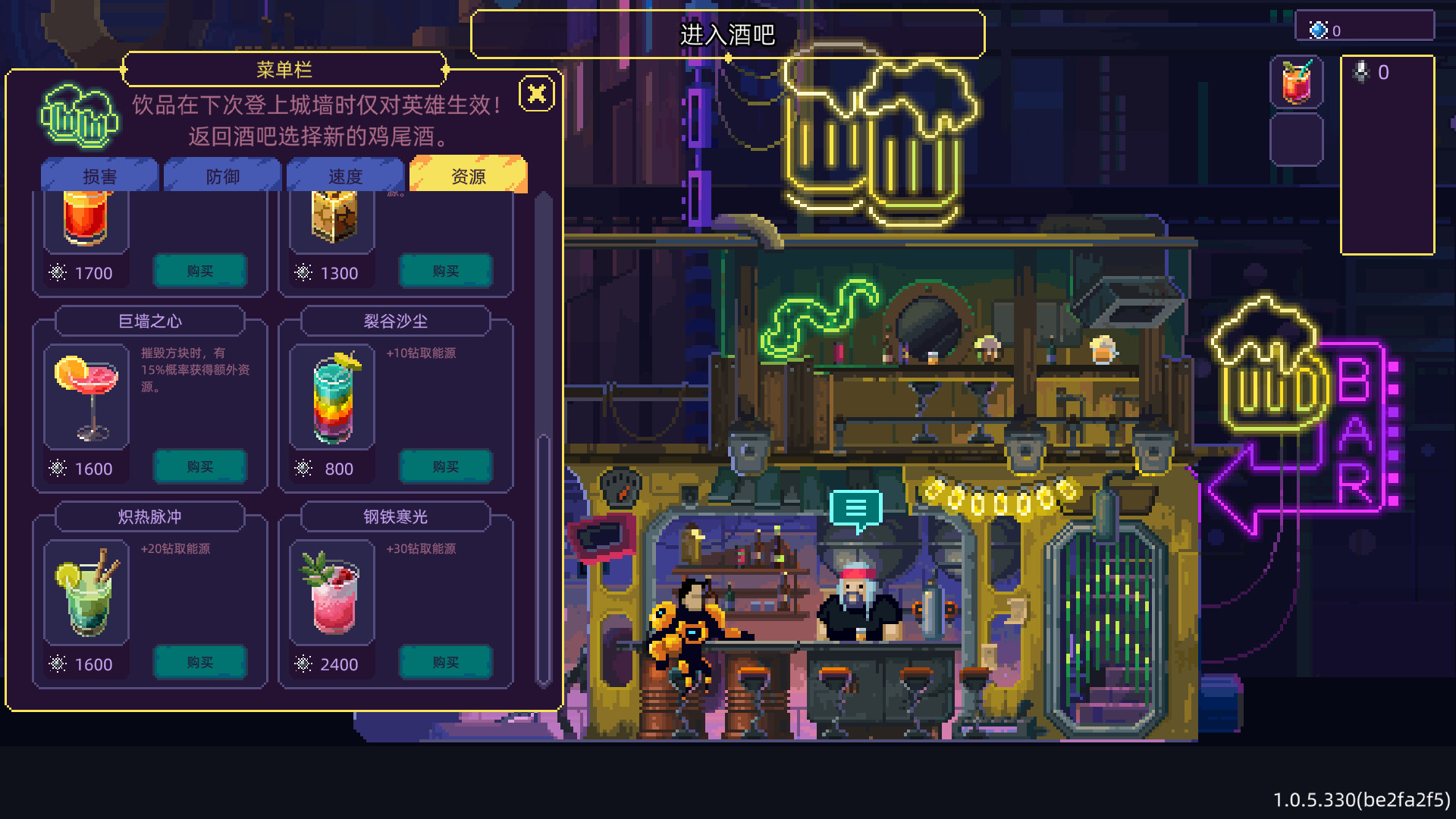Choose the 资源 resources tab
This screenshot has height=819, width=1456.
[468, 176]
